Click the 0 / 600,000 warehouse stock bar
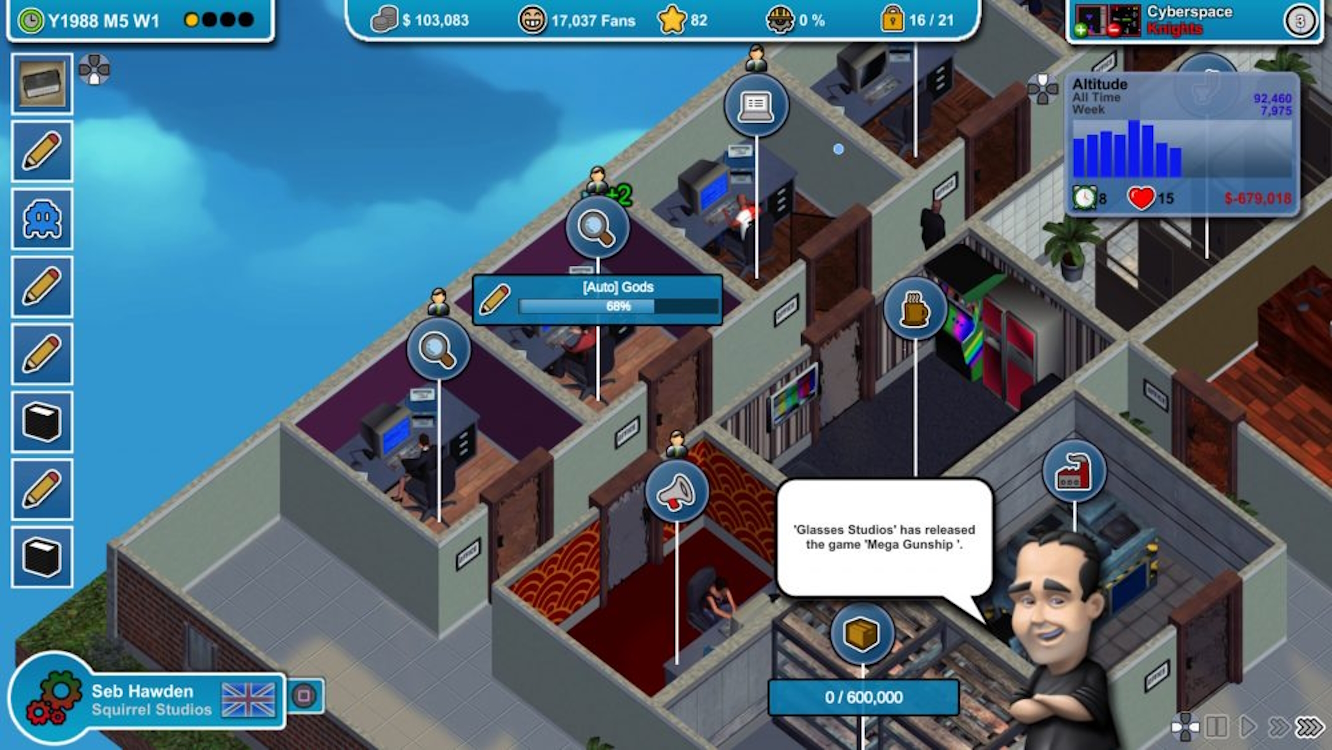Image resolution: width=1332 pixels, height=750 pixels. pyautogui.click(x=863, y=697)
